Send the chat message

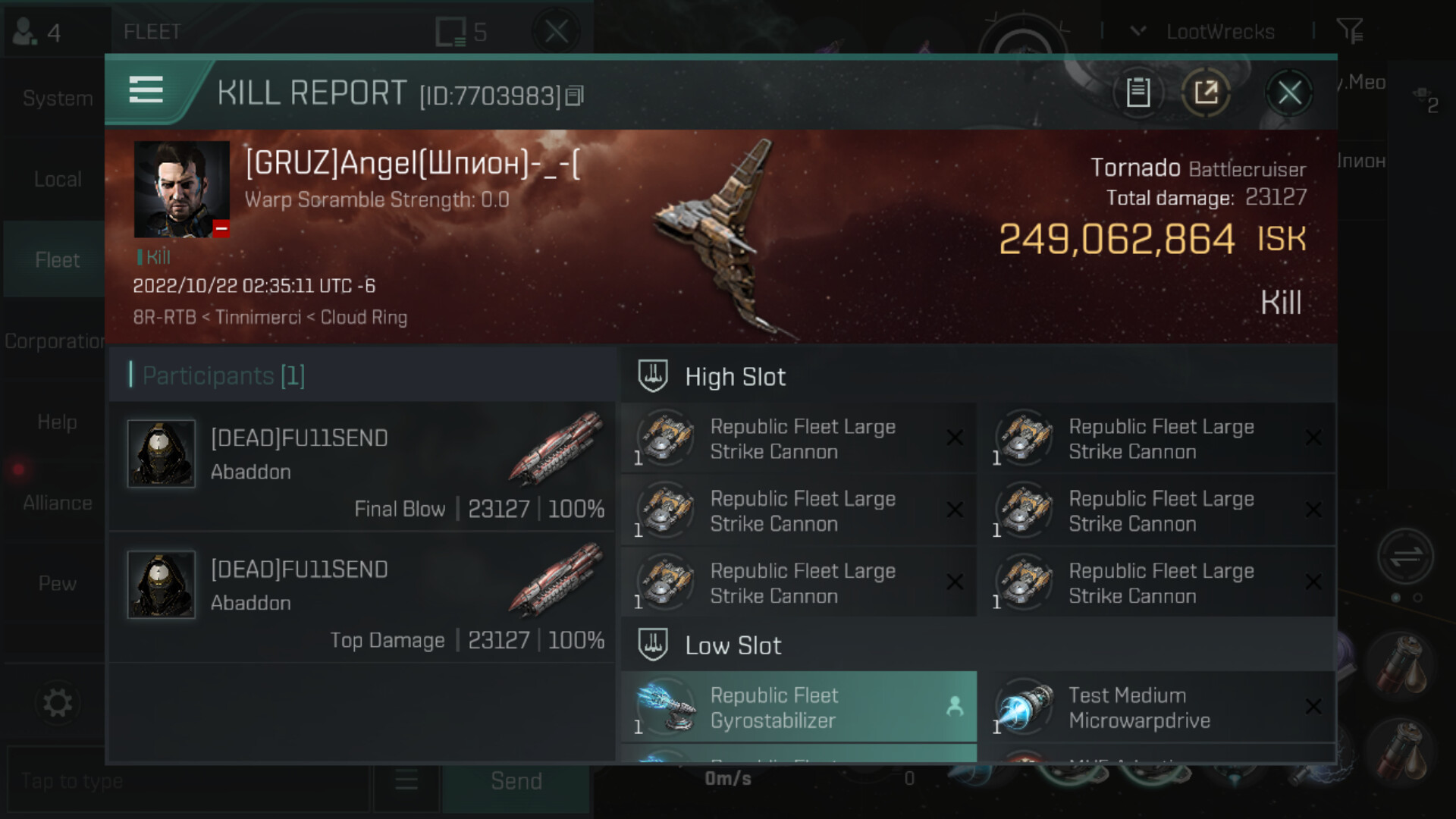pos(516,781)
